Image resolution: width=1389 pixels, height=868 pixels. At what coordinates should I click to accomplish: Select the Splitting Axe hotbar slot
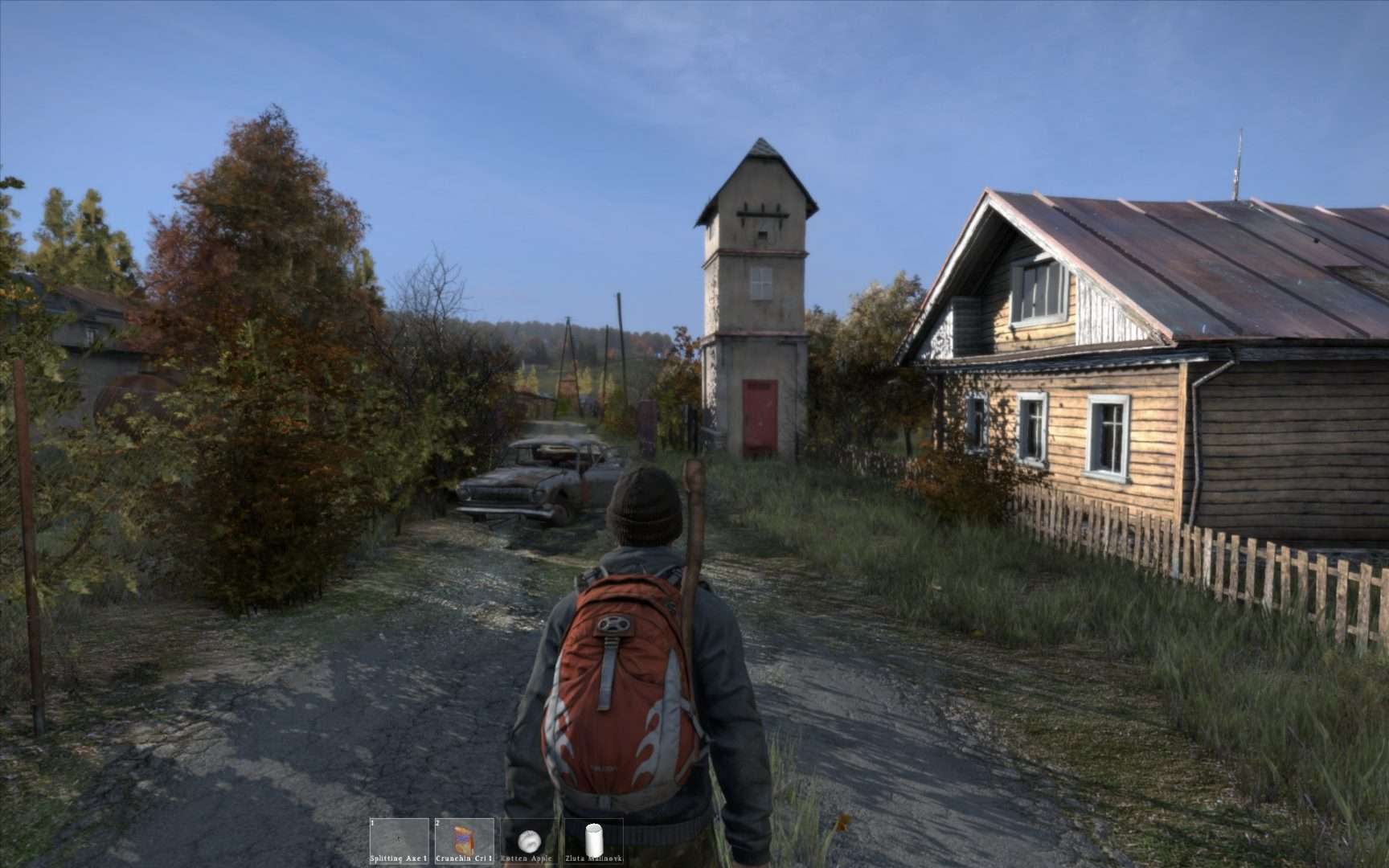click(399, 841)
